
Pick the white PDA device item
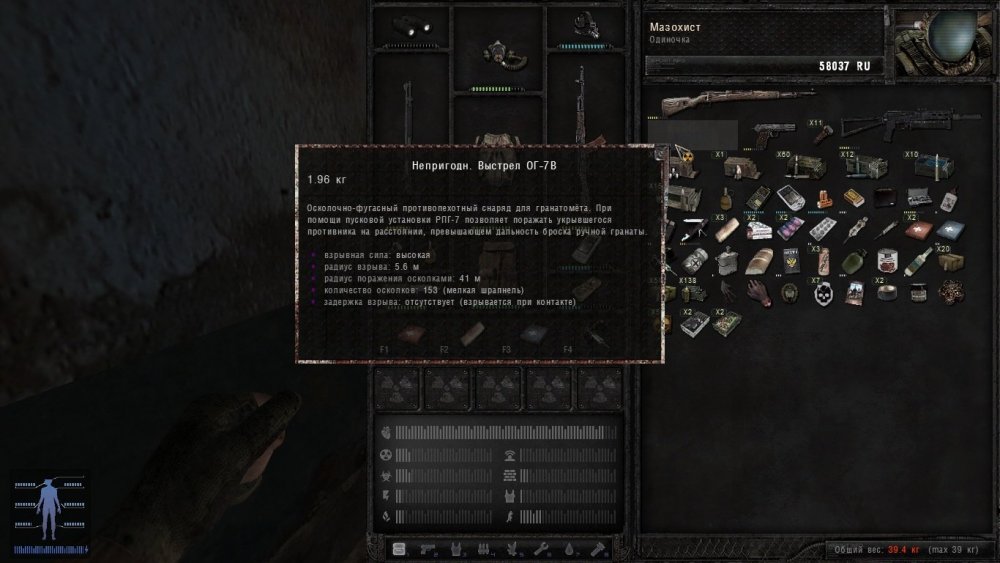pyautogui.click(x=790, y=196)
